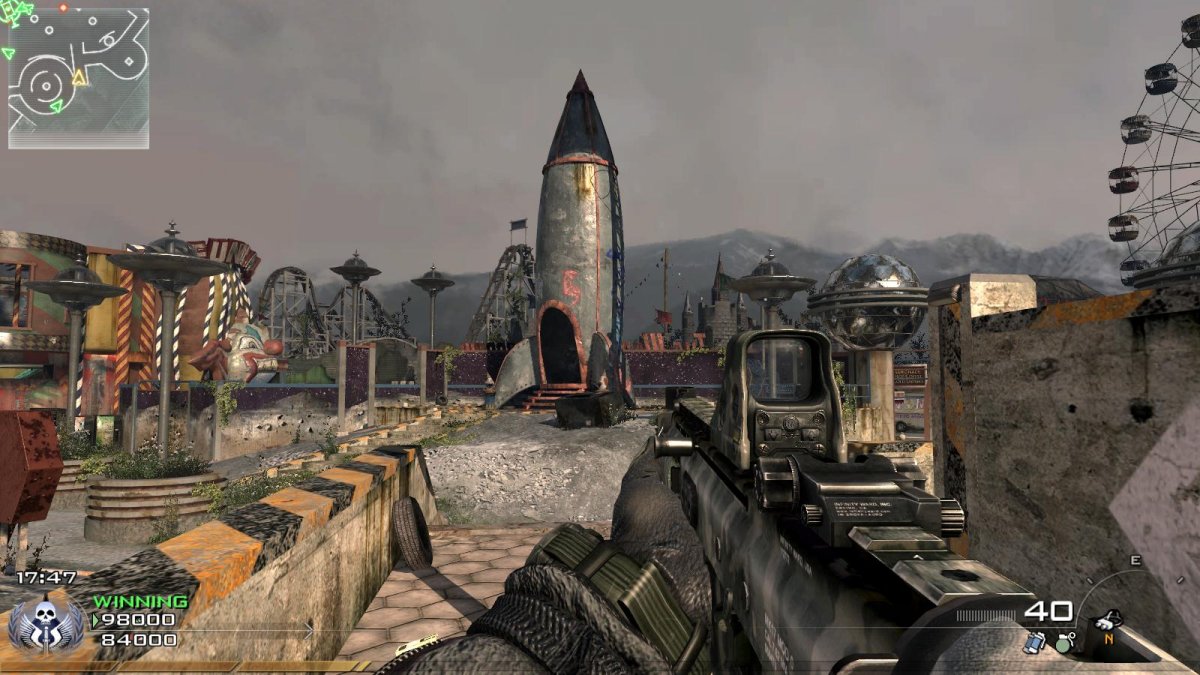Click the yellow player arrow on minimap

click(79, 77)
